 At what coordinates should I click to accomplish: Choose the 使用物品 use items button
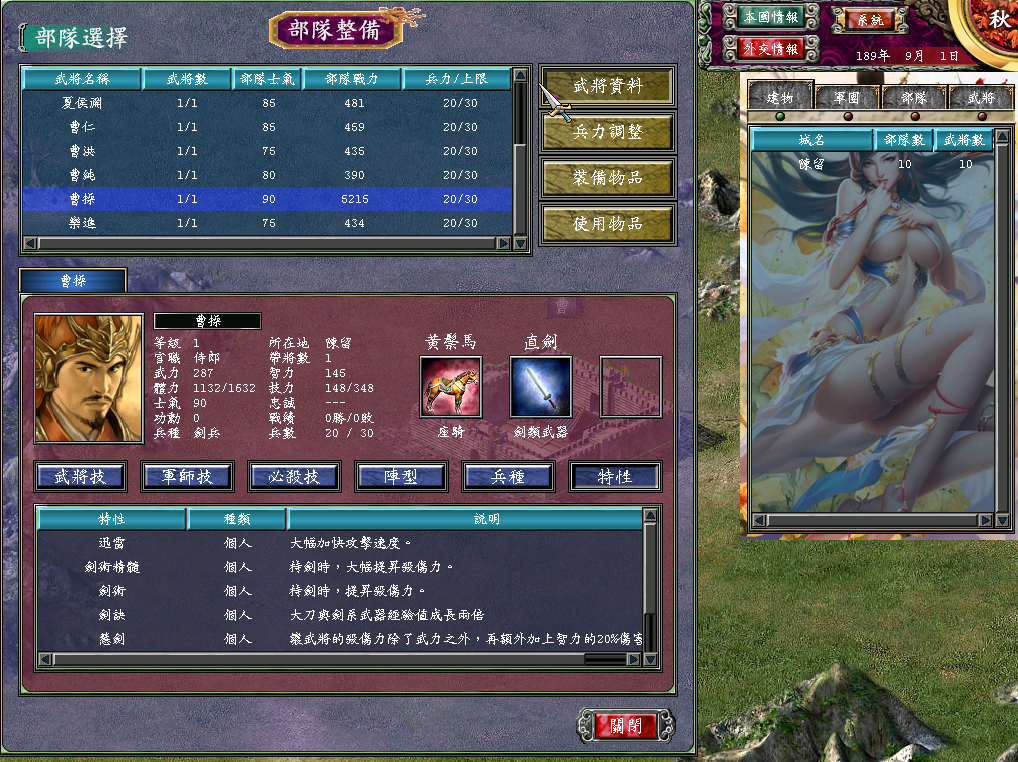pos(607,224)
